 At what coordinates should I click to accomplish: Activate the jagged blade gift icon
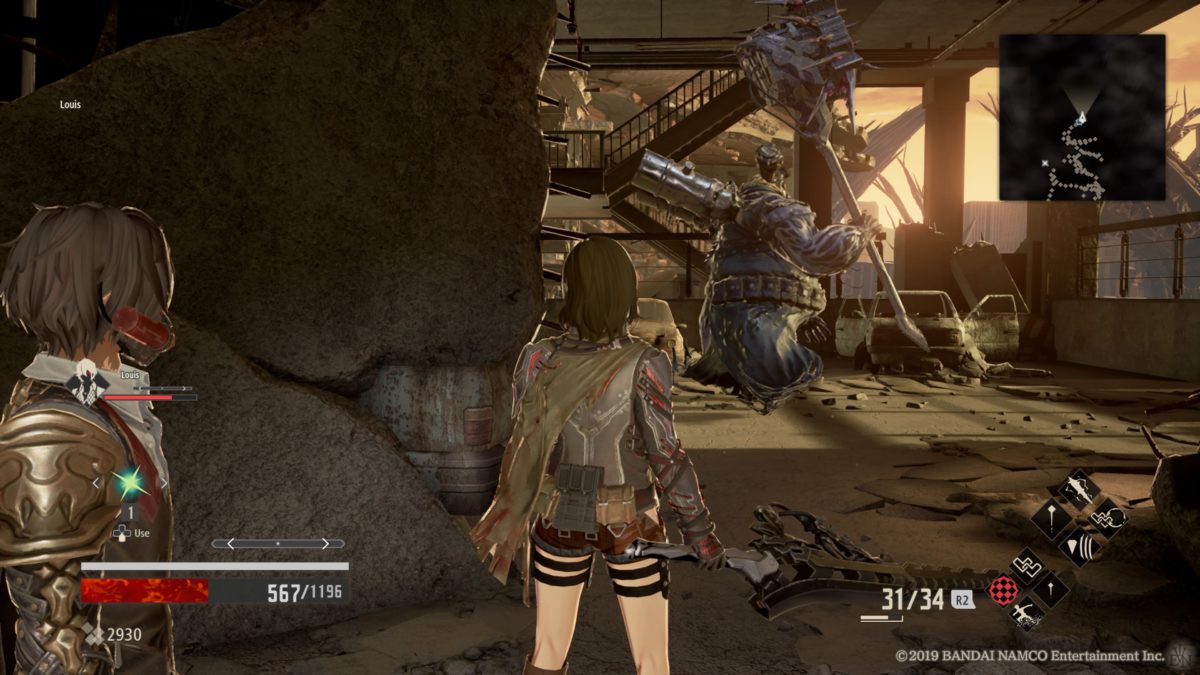(1078, 489)
